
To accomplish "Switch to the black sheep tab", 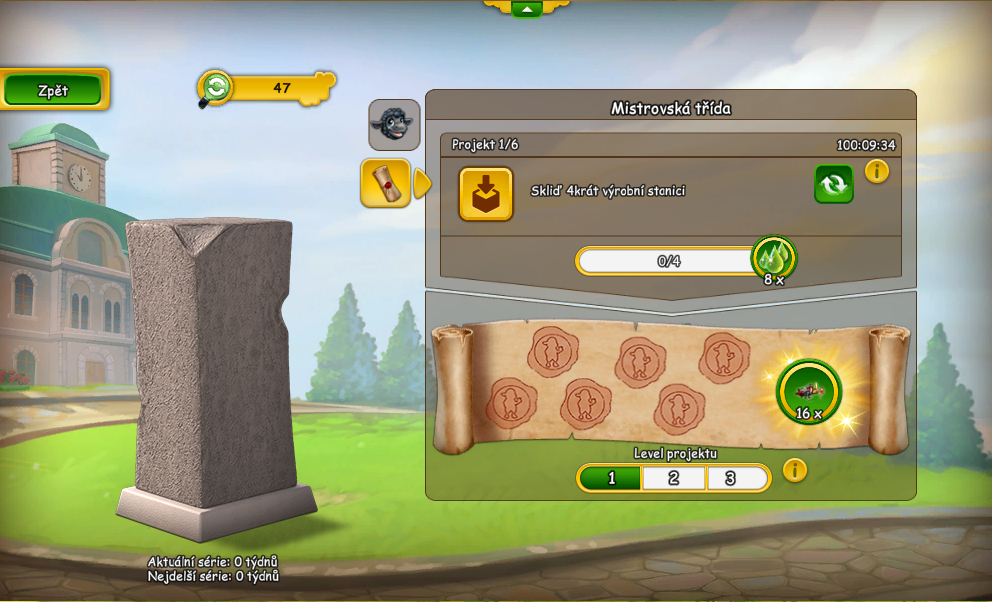I will [x=393, y=124].
